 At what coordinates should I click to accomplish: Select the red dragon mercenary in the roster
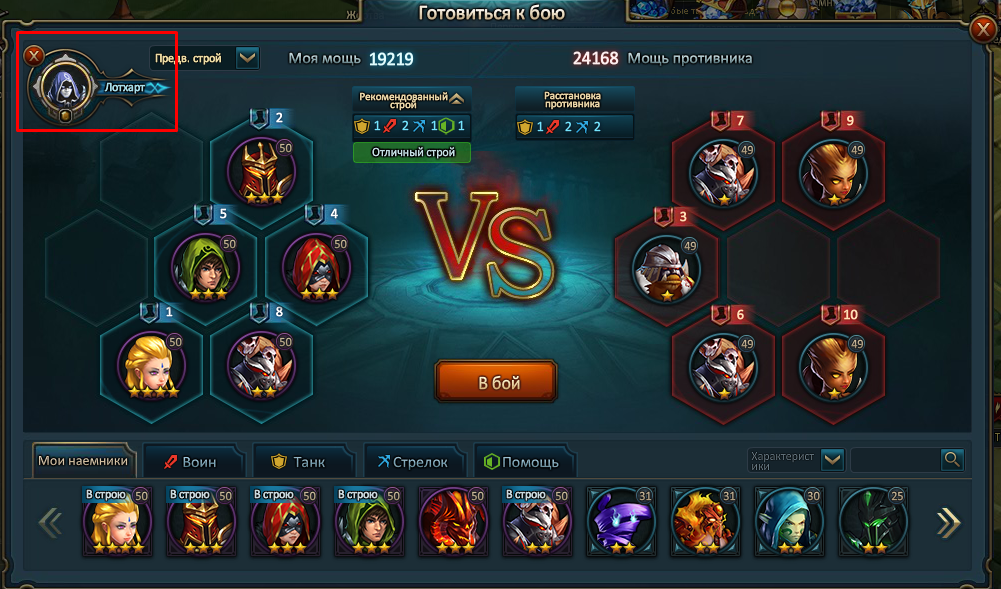(x=452, y=521)
